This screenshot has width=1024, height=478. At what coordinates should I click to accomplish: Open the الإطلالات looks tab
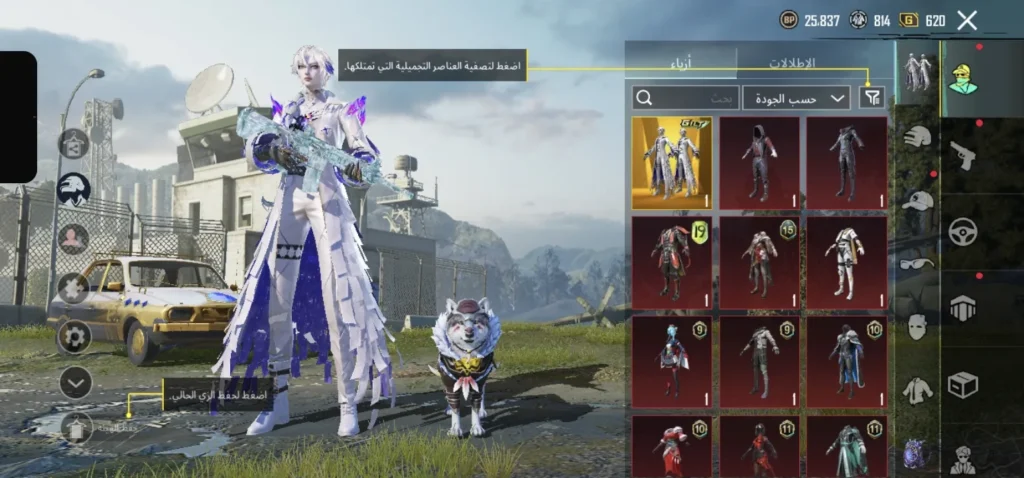[x=791, y=62]
